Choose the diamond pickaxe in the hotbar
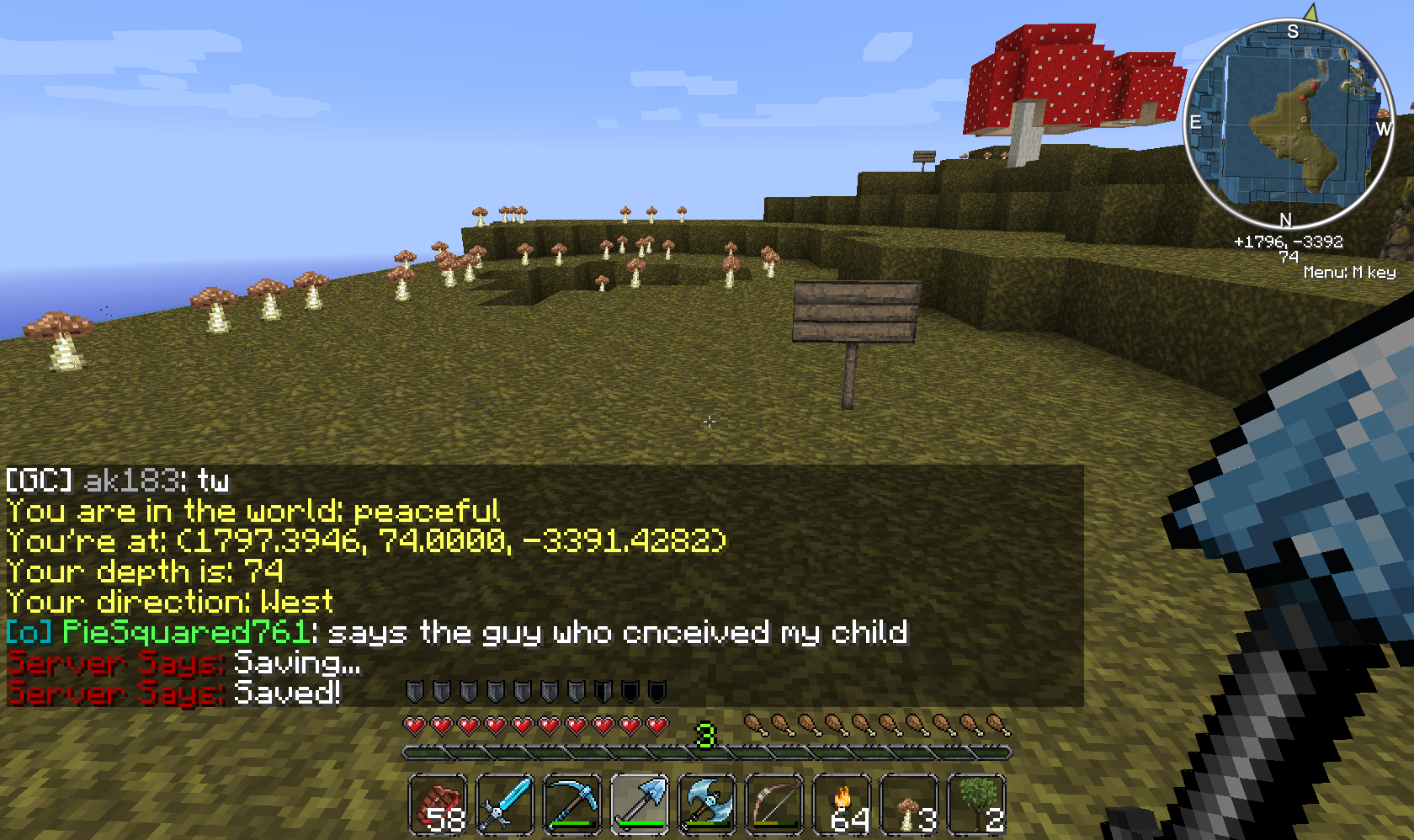Image resolution: width=1414 pixels, height=840 pixels. point(572,805)
